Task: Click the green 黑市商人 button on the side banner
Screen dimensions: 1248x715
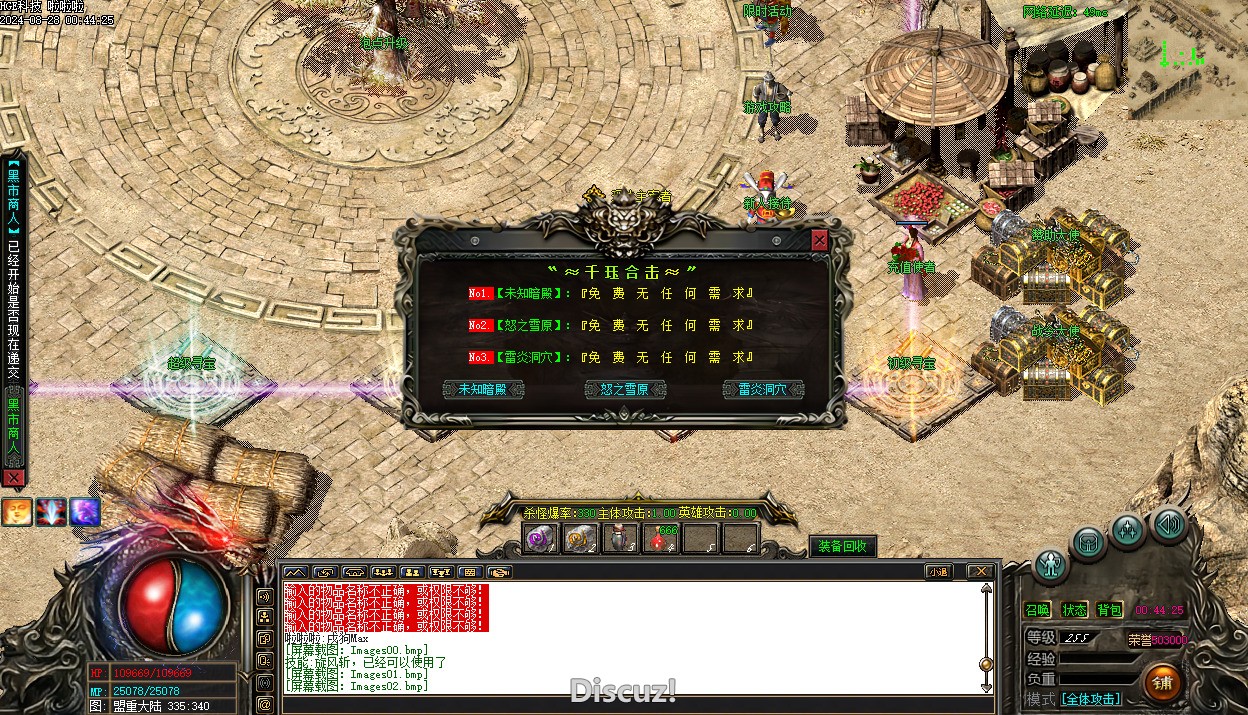Action: coord(13,432)
